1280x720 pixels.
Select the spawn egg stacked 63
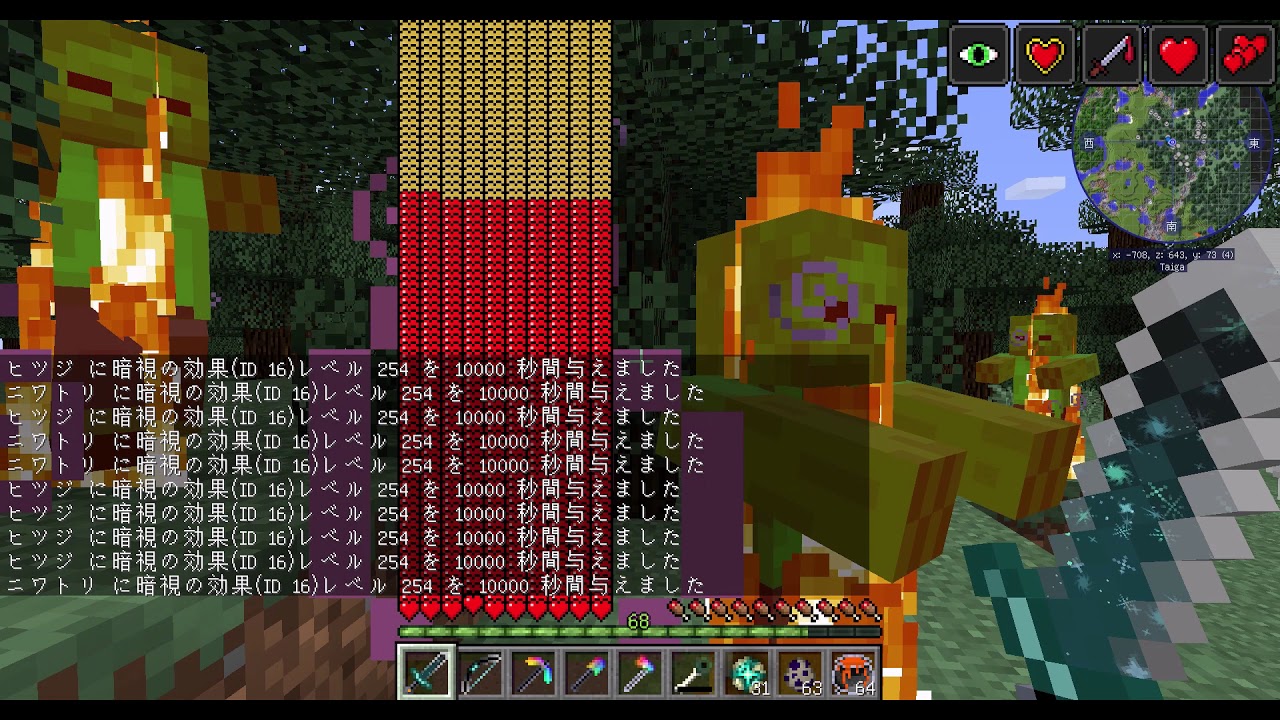(798, 675)
